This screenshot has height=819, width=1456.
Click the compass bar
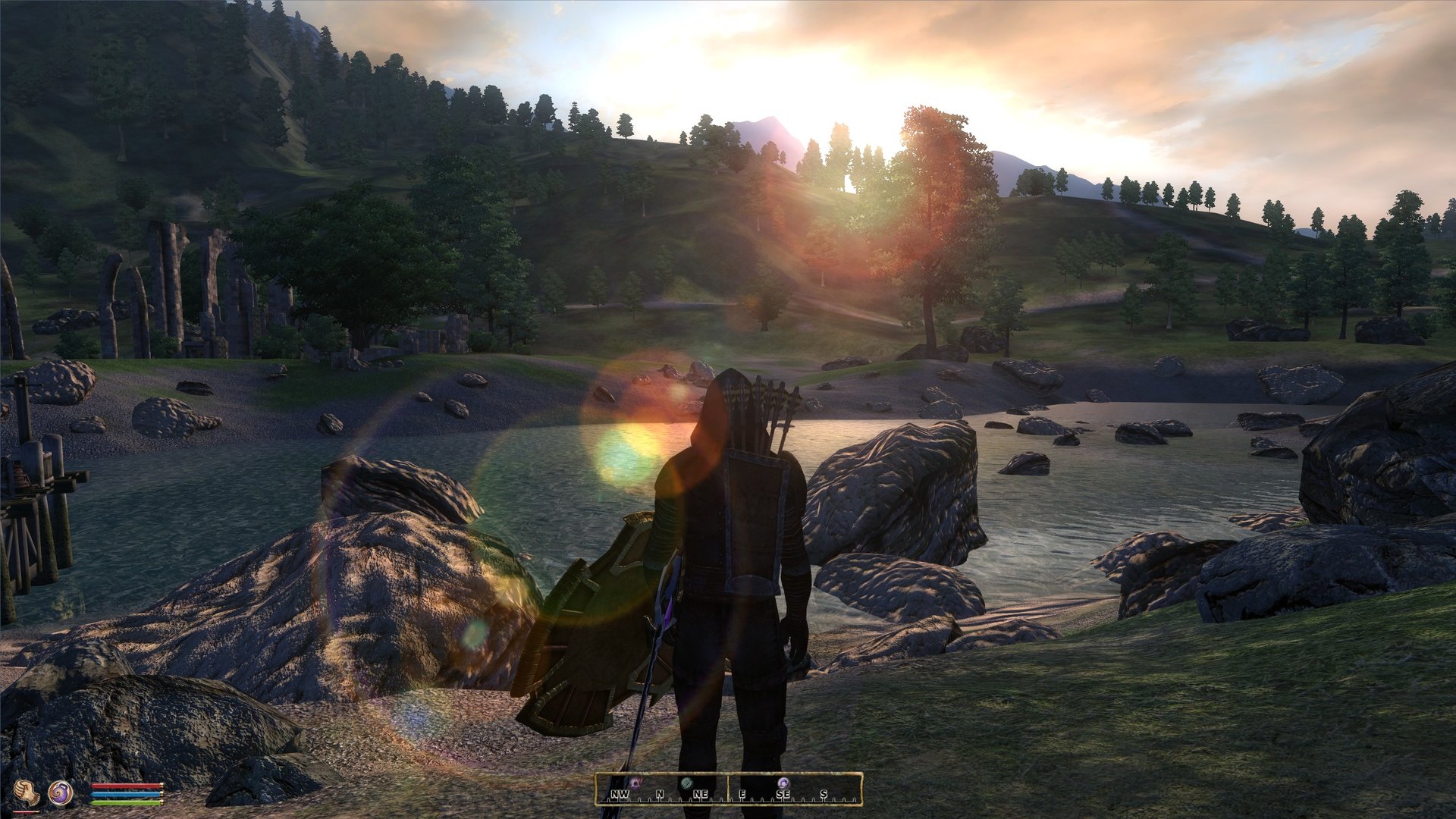coord(728,789)
